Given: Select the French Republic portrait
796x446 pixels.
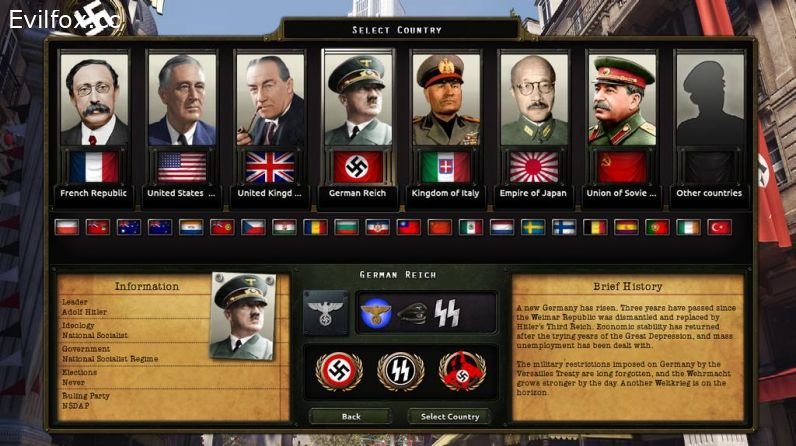Looking at the screenshot, I should click(94, 100).
